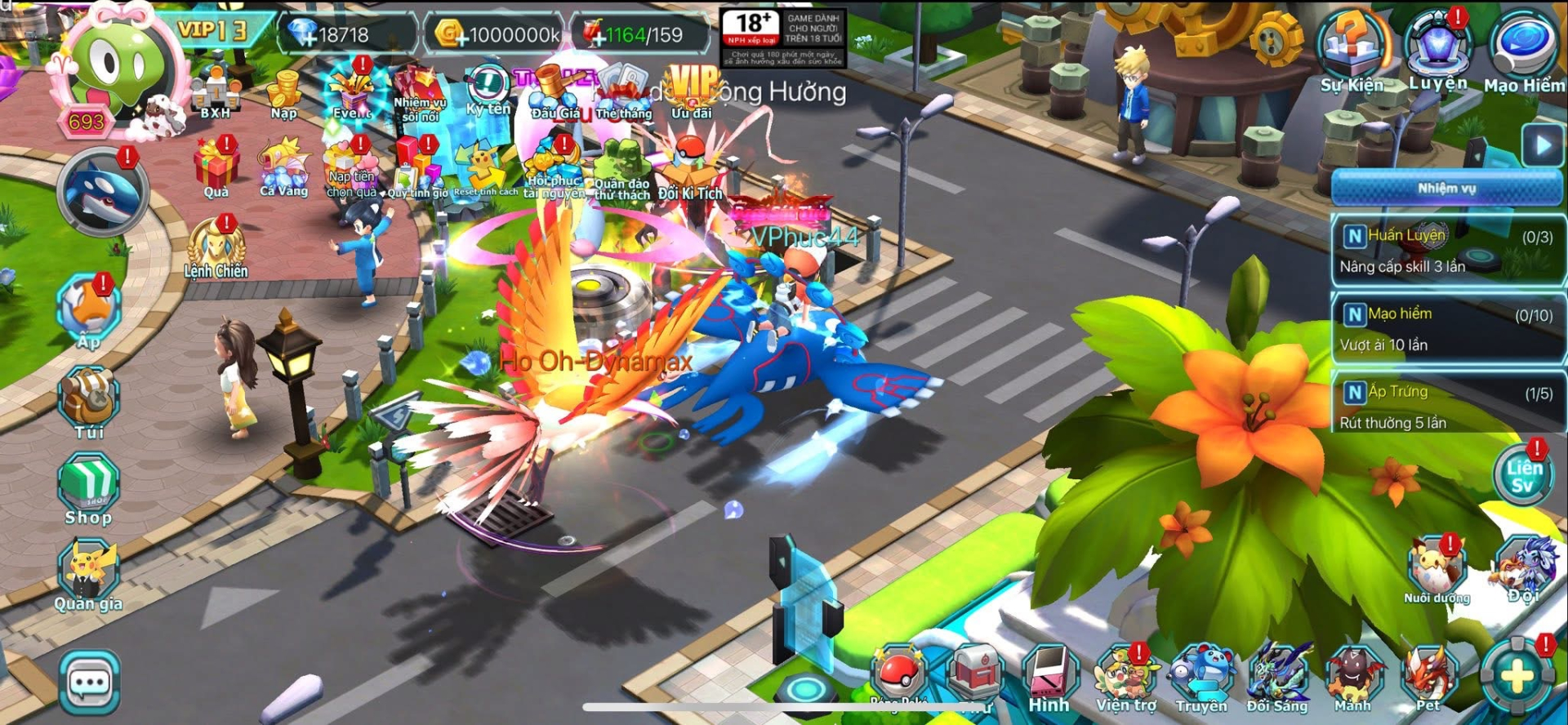This screenshot has height=725, width=1568.
Task: Collapse the Nhiệm vụ quest panel arrow
Action: pyautogui.click(x=1542, y=146)
